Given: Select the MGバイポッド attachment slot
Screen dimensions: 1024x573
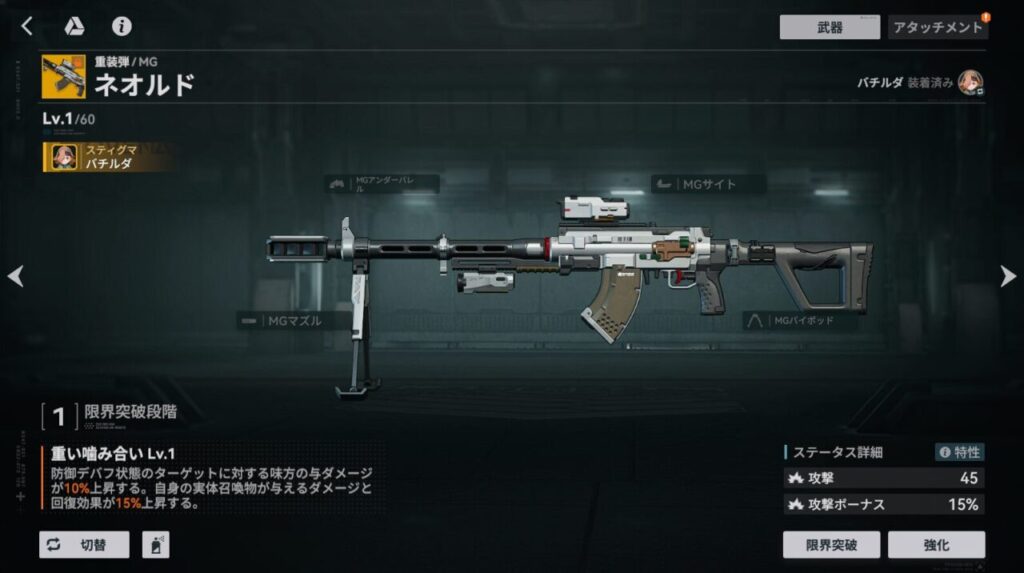Looking at the screenshot, I should pos(800,321).
